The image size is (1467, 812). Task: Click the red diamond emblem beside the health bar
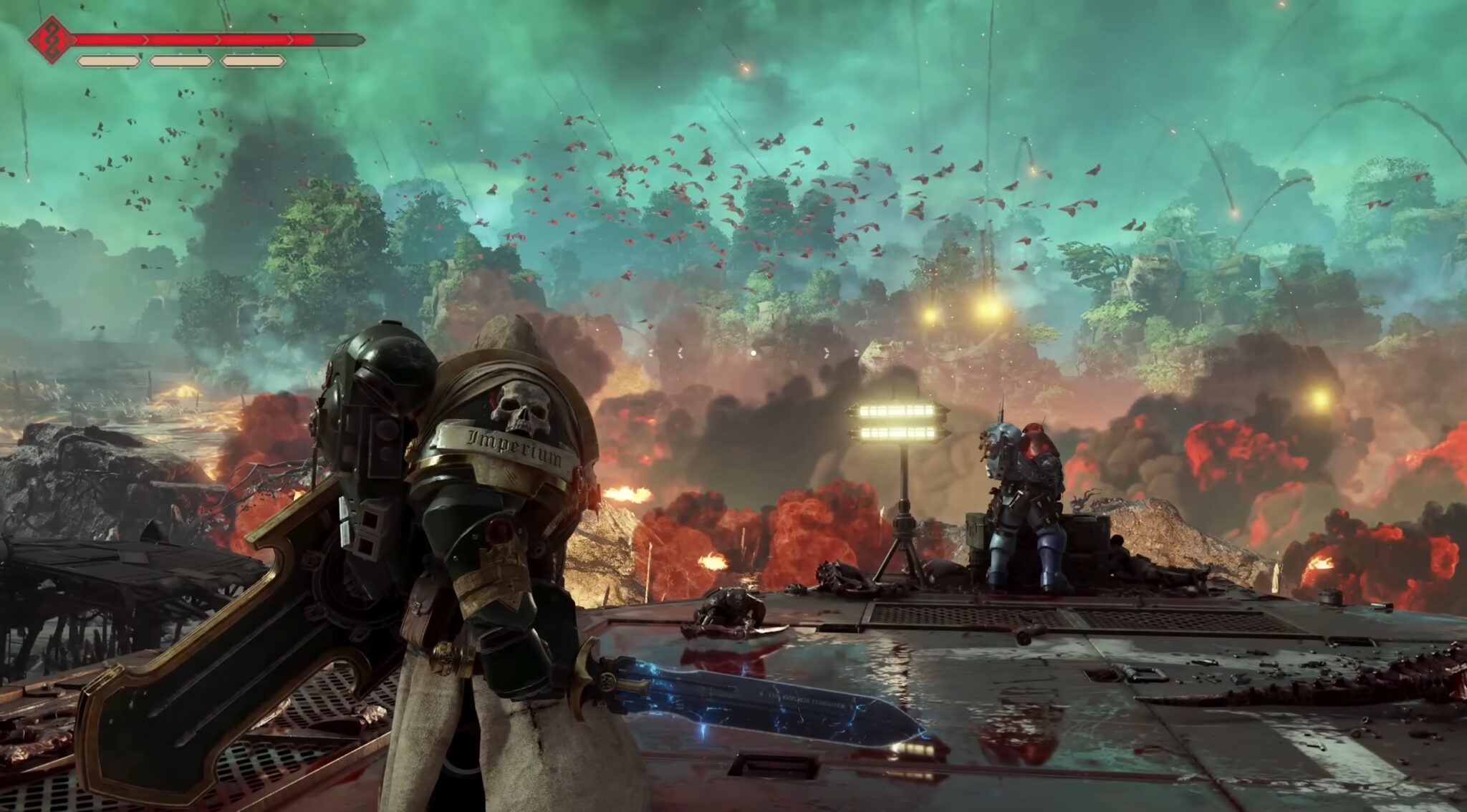(x=52, y=39)
